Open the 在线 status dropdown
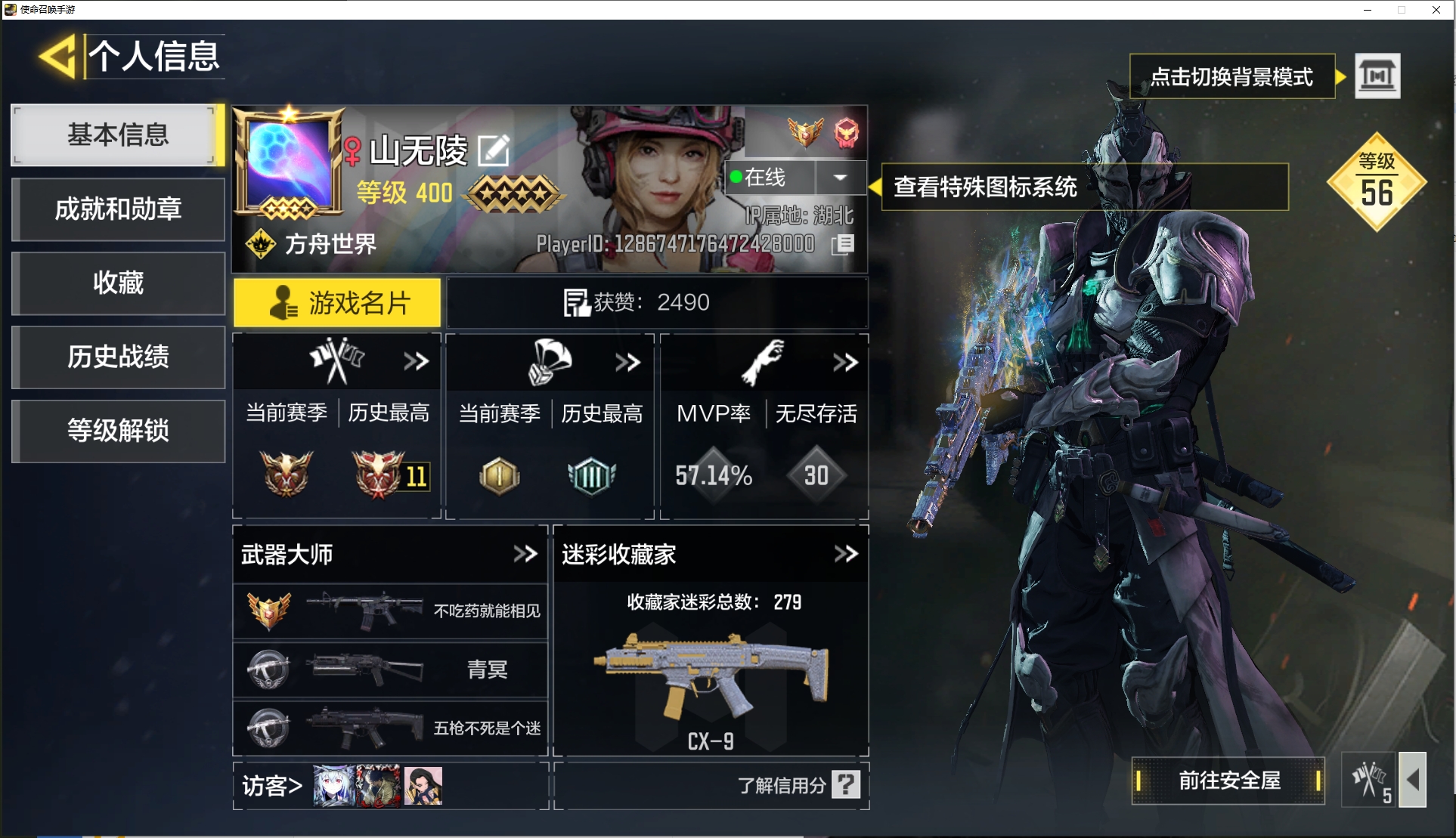The height and width of the screenshot is (838, 1456). (x=840, y=178)
